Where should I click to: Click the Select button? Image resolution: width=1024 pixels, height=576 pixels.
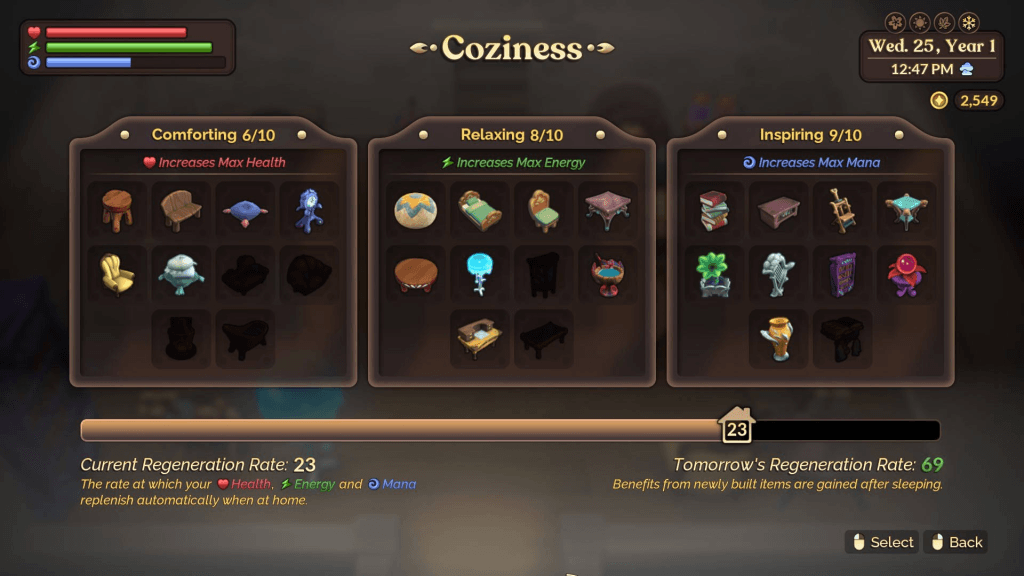pos(881,542)
